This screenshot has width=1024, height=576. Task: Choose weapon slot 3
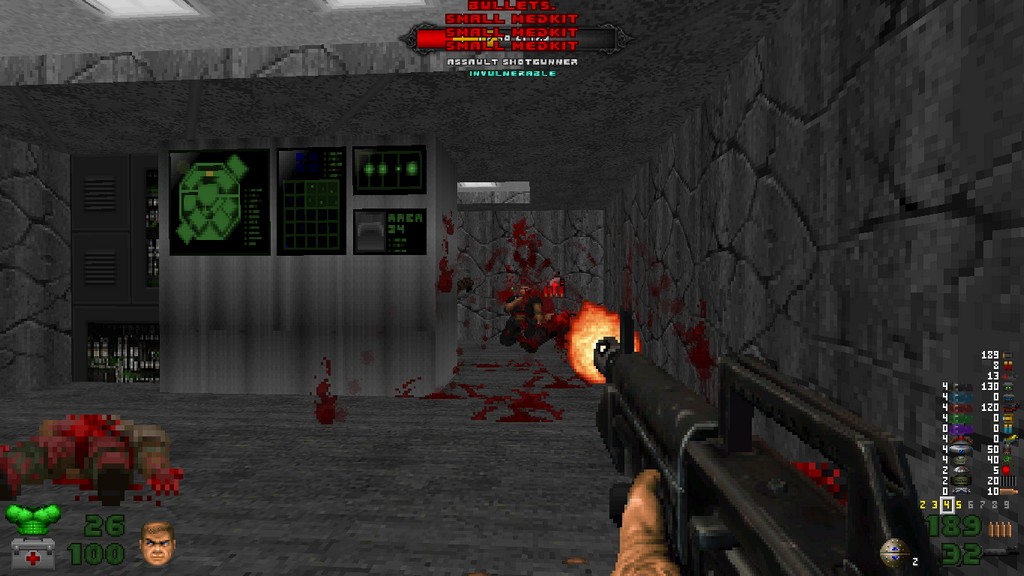tap(934, 506)
